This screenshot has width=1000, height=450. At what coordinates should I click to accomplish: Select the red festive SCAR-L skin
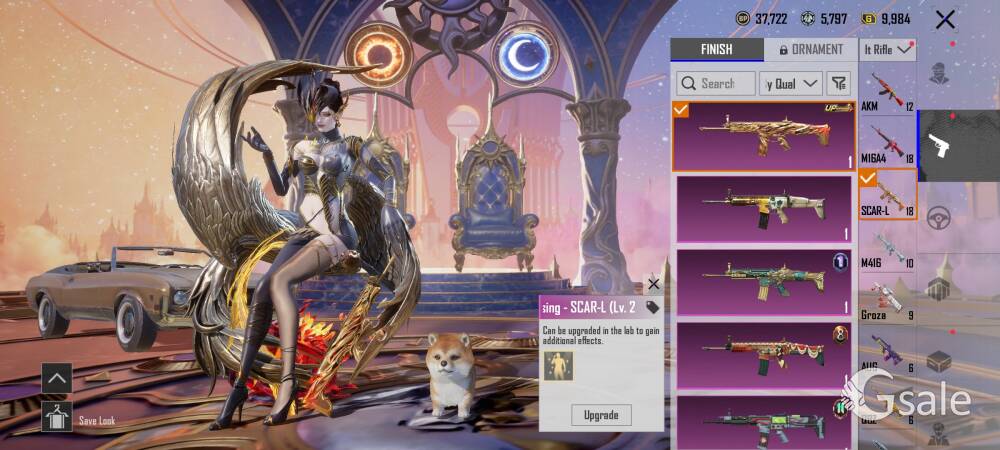pos(763,353)
